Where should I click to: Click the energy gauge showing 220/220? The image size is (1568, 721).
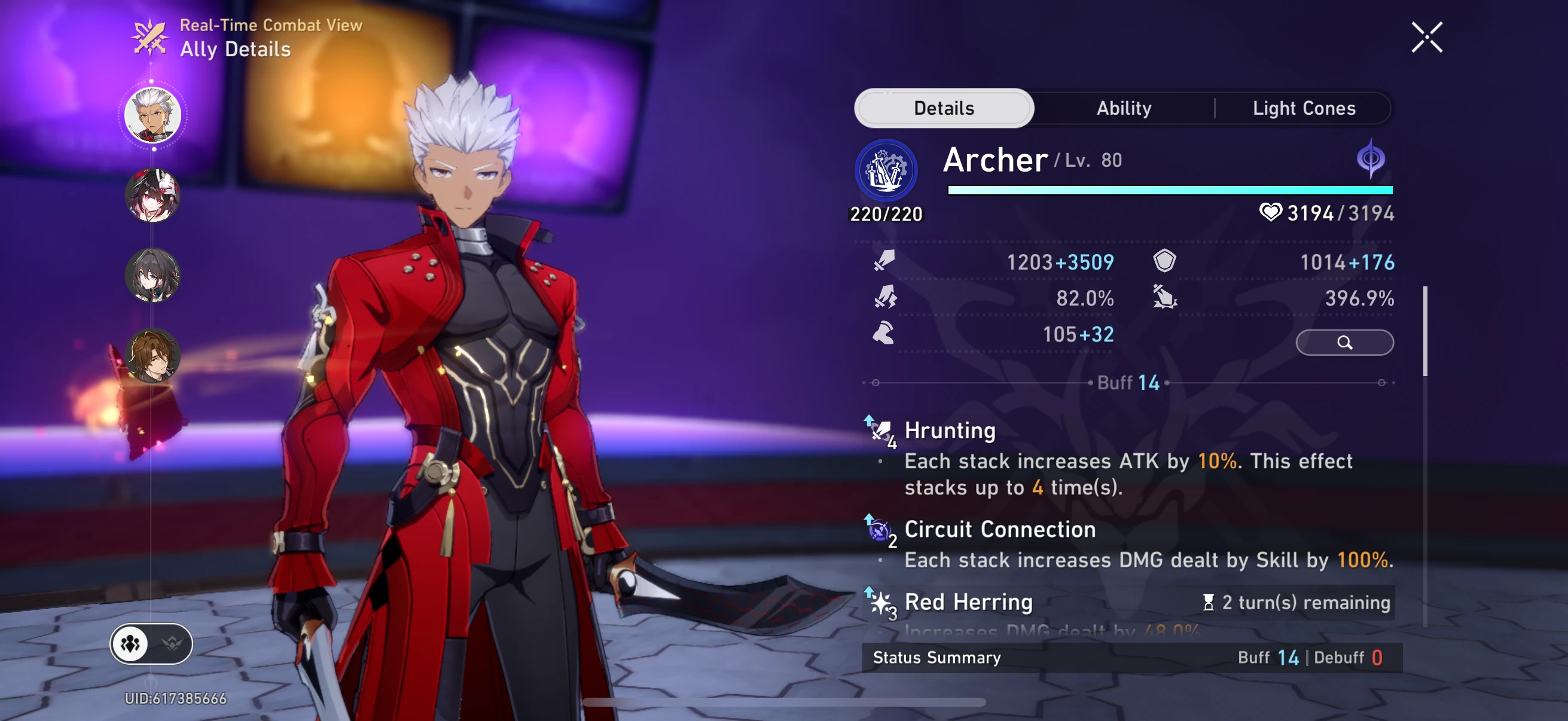(x=886, y=213)
